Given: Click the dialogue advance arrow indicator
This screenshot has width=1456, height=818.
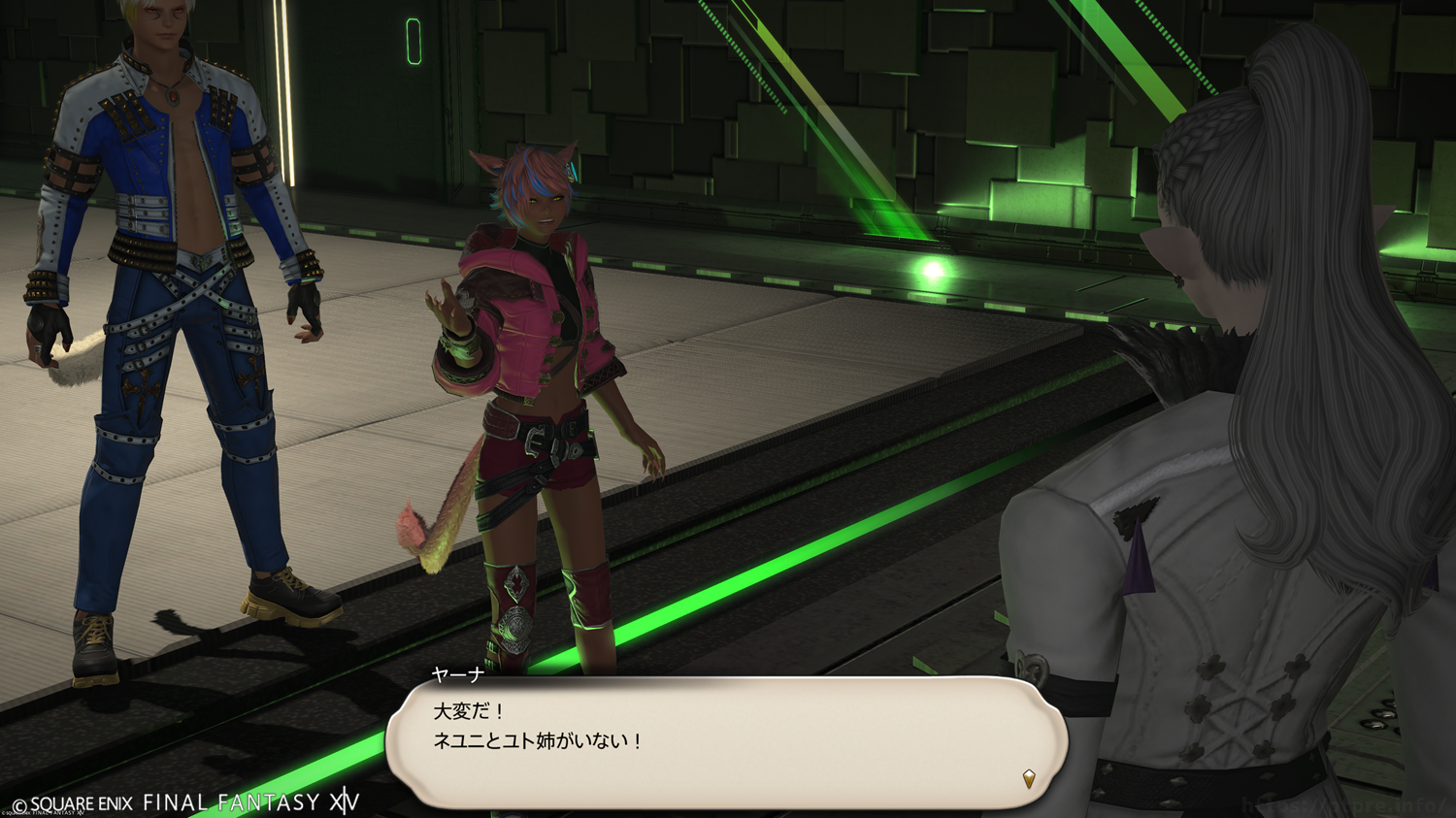Looking at the screenshot, I should [x=1029, y=778].
